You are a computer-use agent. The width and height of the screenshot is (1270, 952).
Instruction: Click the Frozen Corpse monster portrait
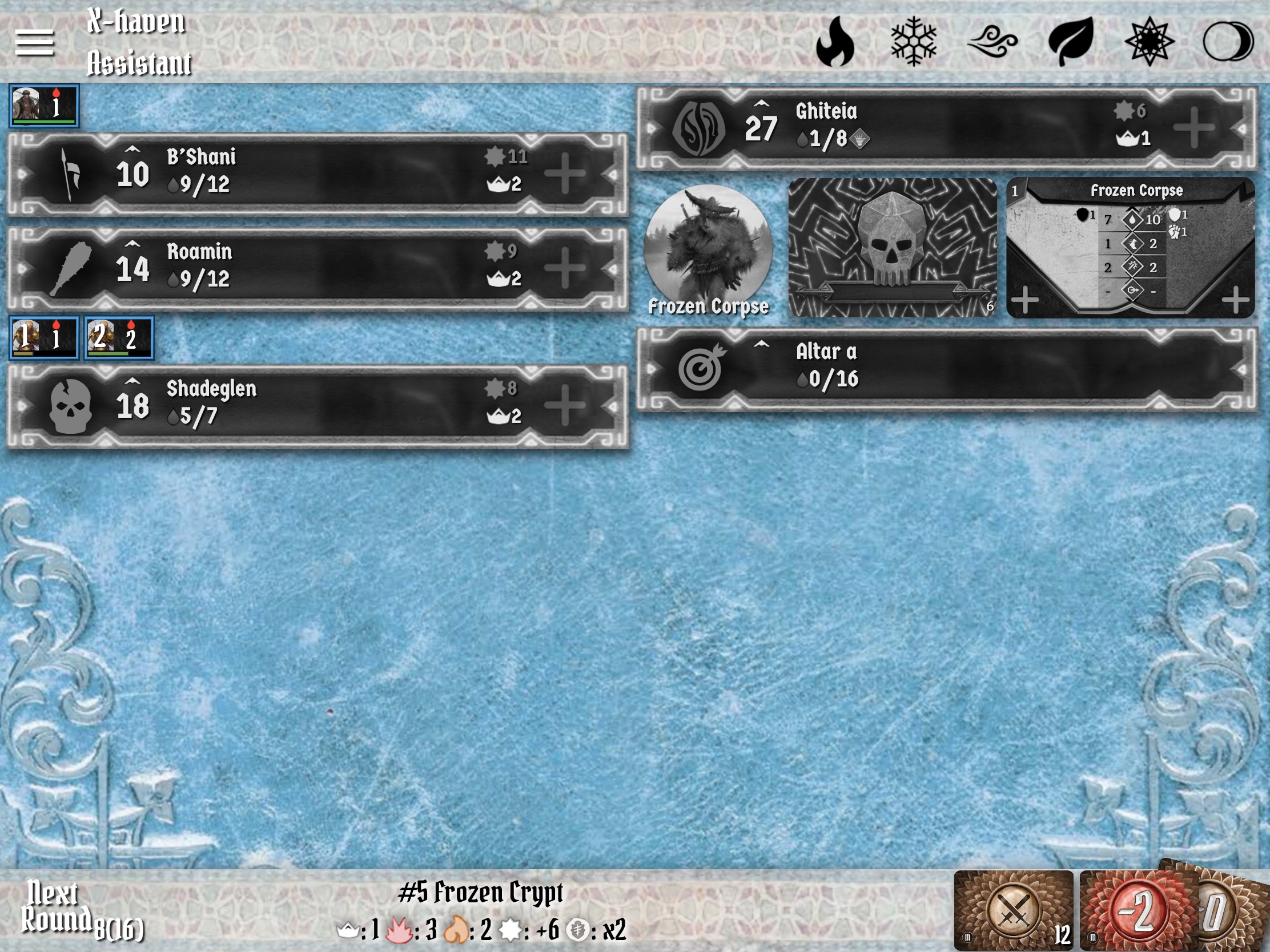pos(708,248)
